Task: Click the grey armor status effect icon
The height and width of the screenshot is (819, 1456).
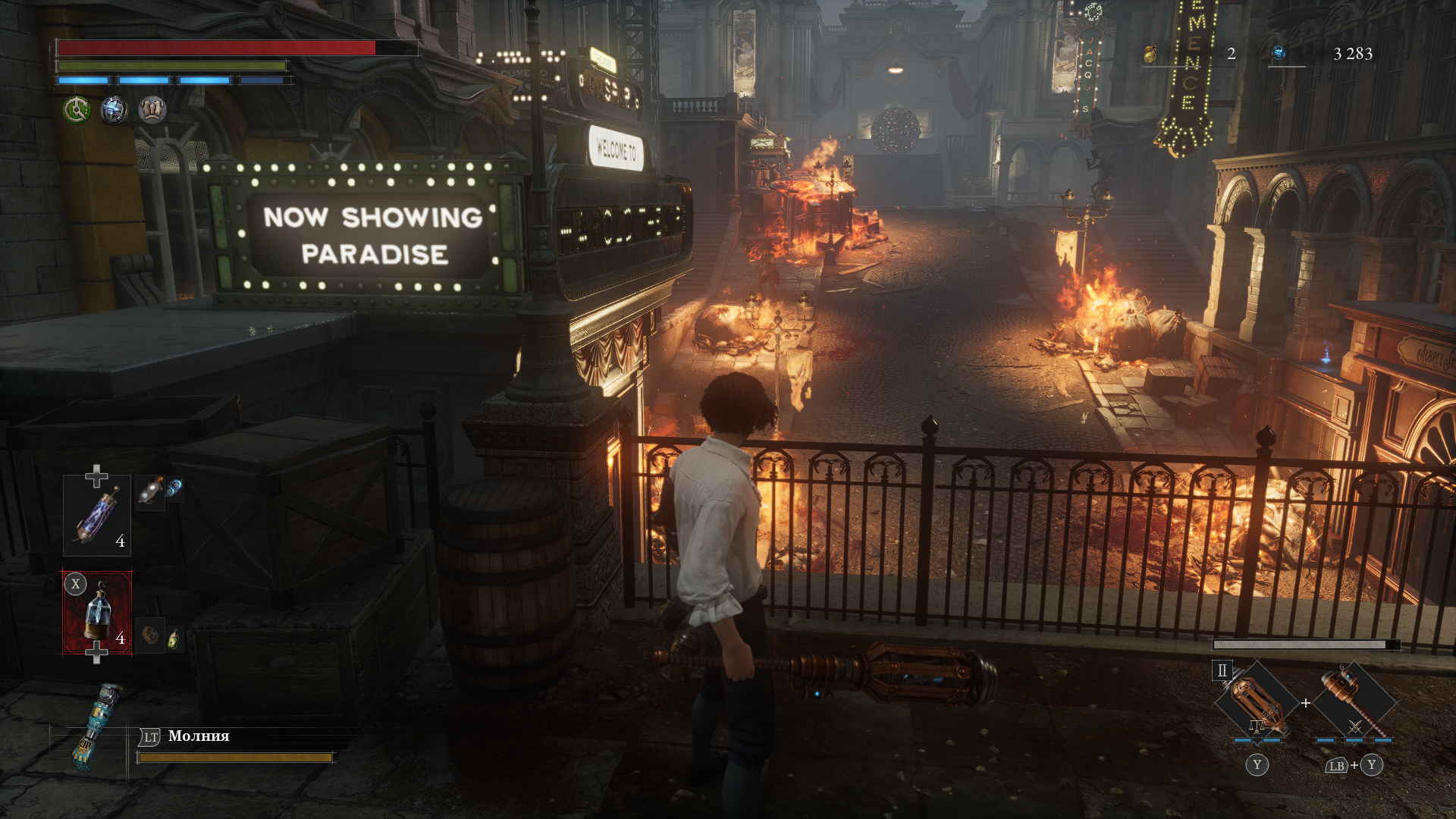Action: click(152, 111)
